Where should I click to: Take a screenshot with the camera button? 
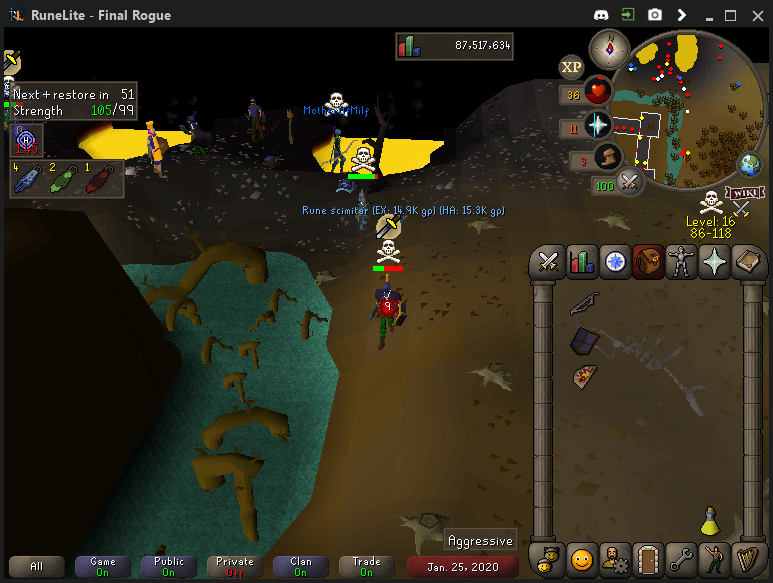pyautogui.click(x=655, y=15)
